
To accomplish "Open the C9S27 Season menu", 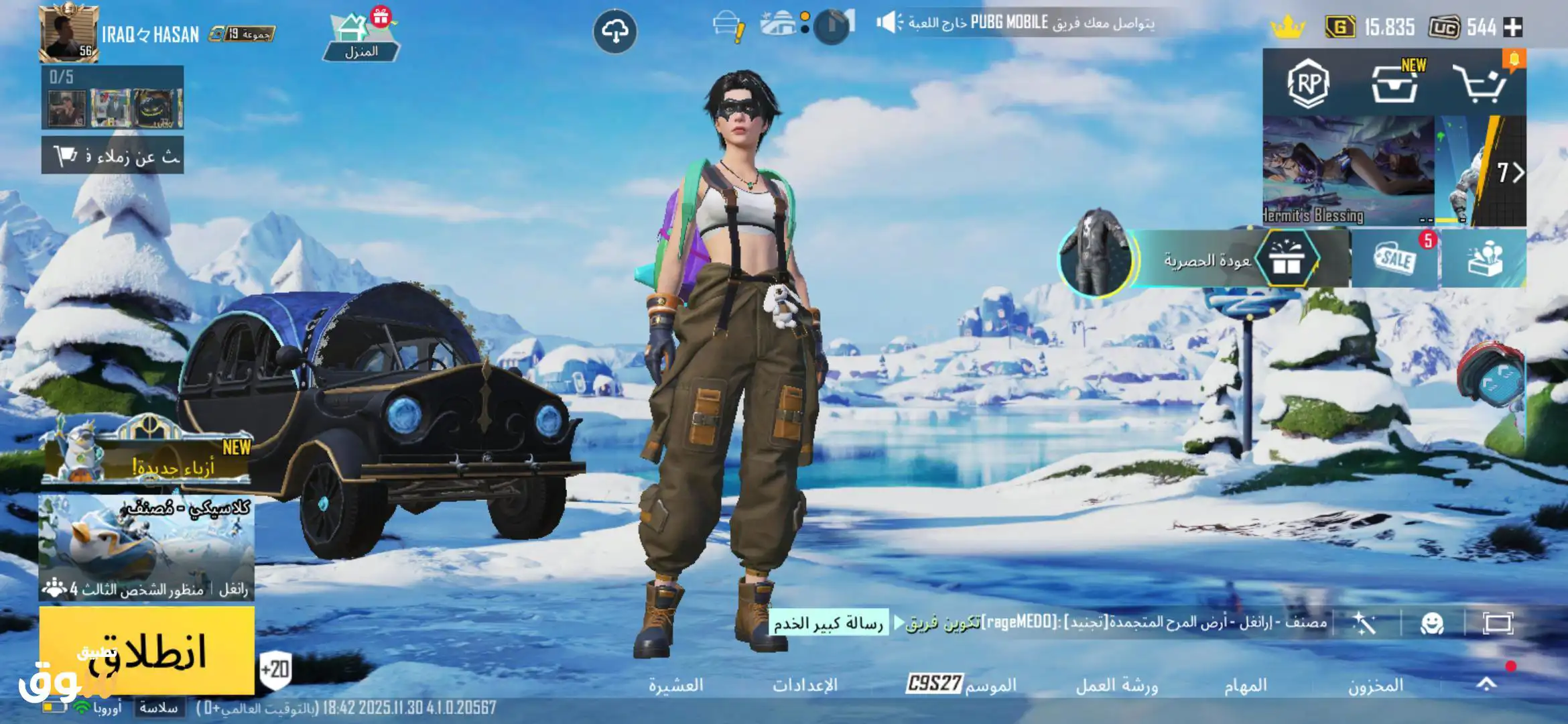I will click(x=961, y=684).
